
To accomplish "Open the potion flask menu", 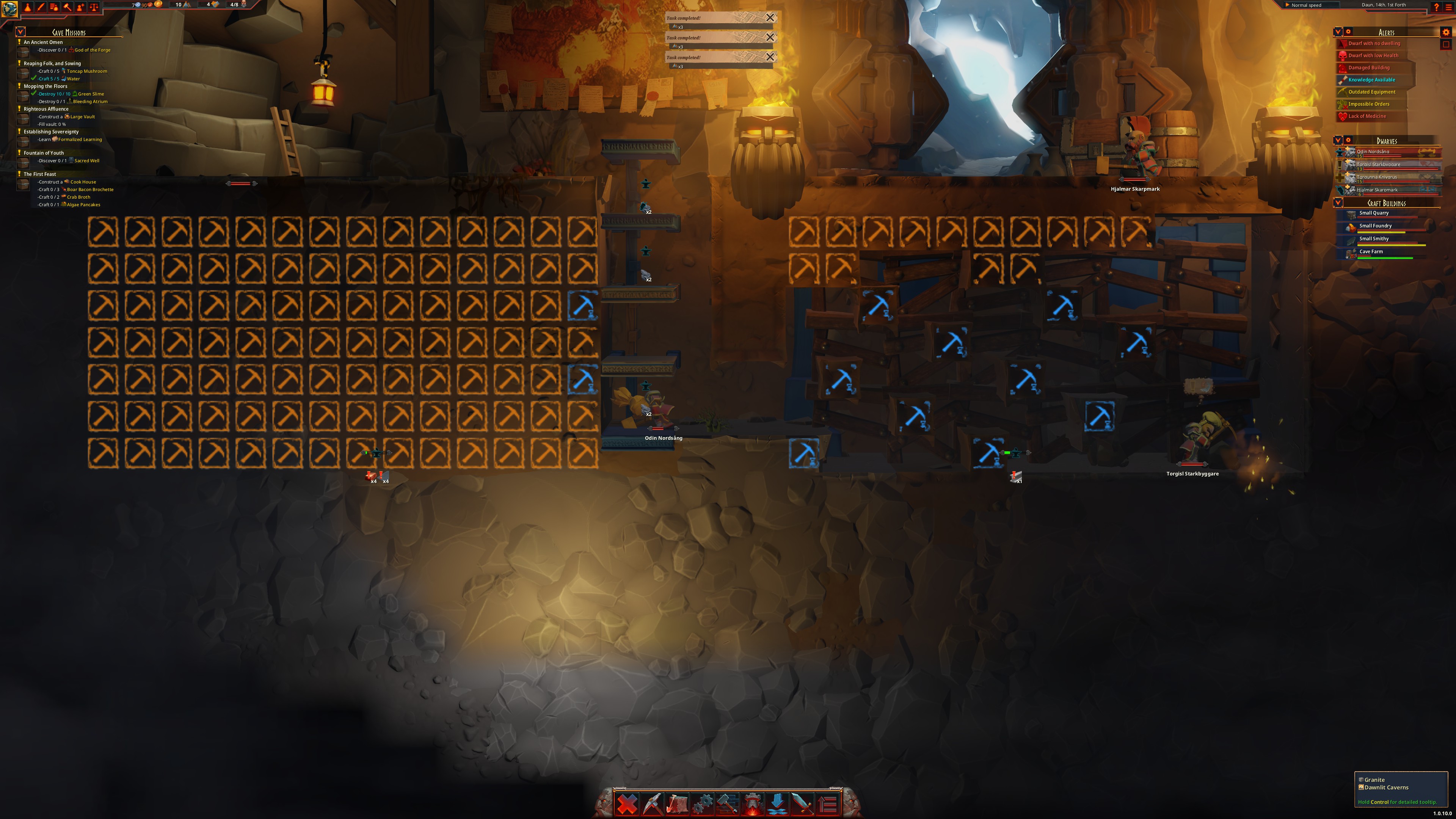I will coord(27,7).
